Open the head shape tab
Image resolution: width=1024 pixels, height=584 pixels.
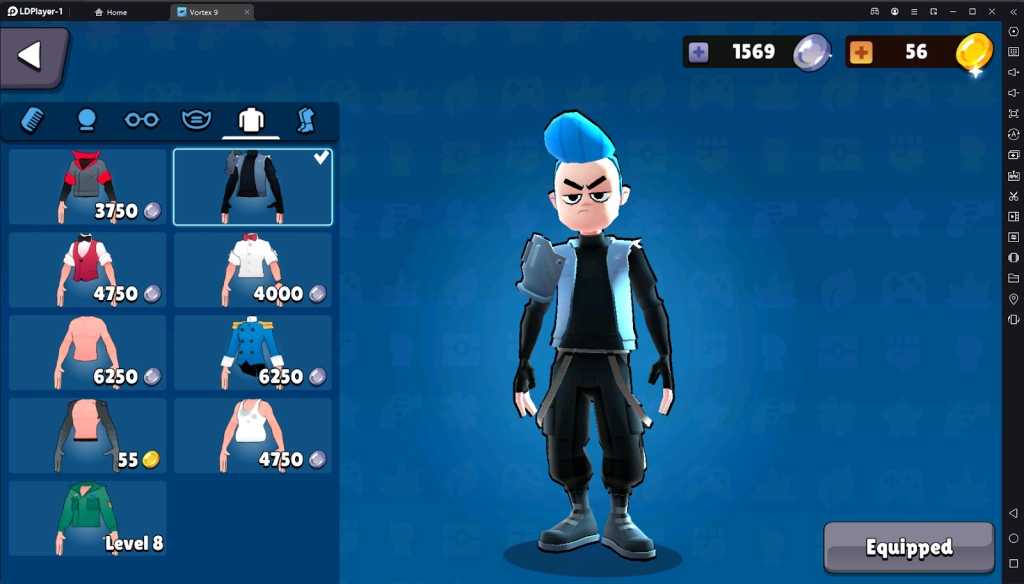(x=87, y=120)
